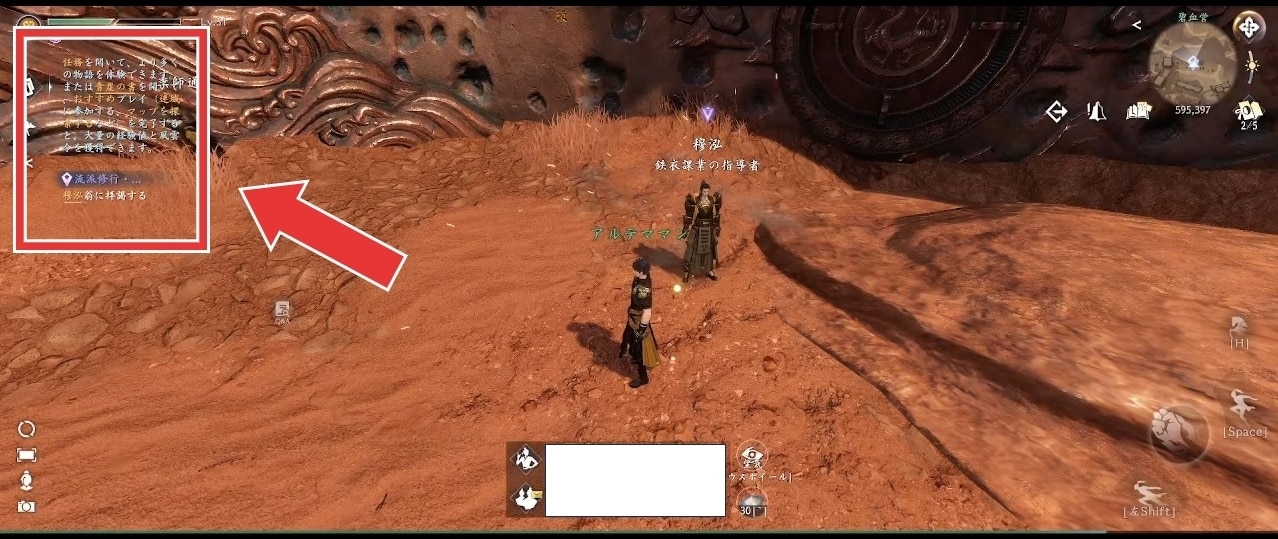Open the exit arrow icon
This screenshot has height=539, width=1278.
click(x=1057, y=110)
